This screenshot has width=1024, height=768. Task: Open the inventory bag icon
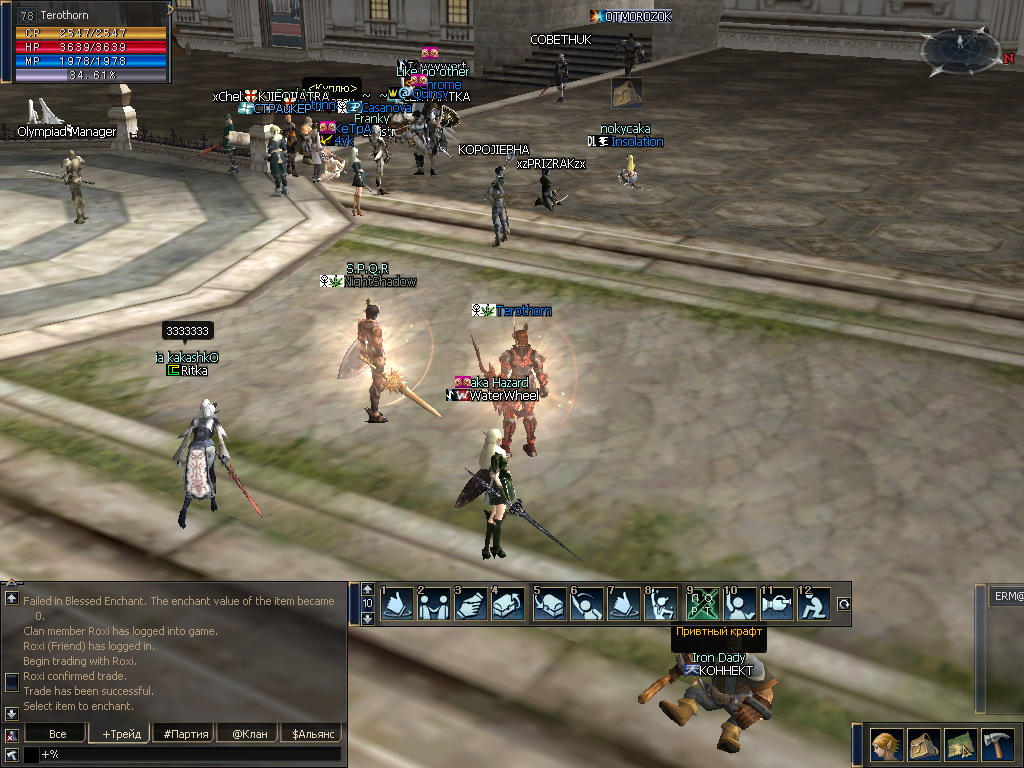(x=923, y=745)
